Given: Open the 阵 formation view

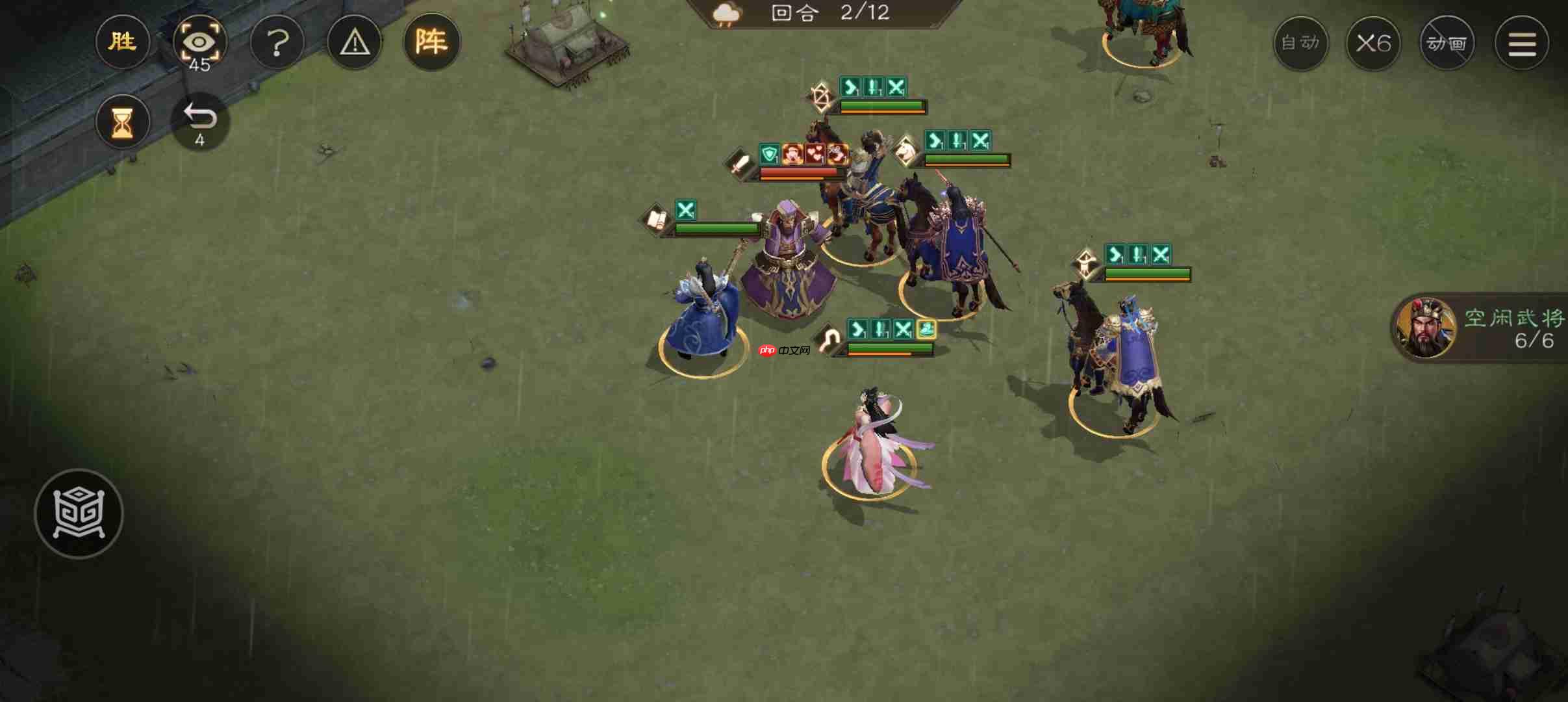Looking at the screenshot, I should (432, 42).
